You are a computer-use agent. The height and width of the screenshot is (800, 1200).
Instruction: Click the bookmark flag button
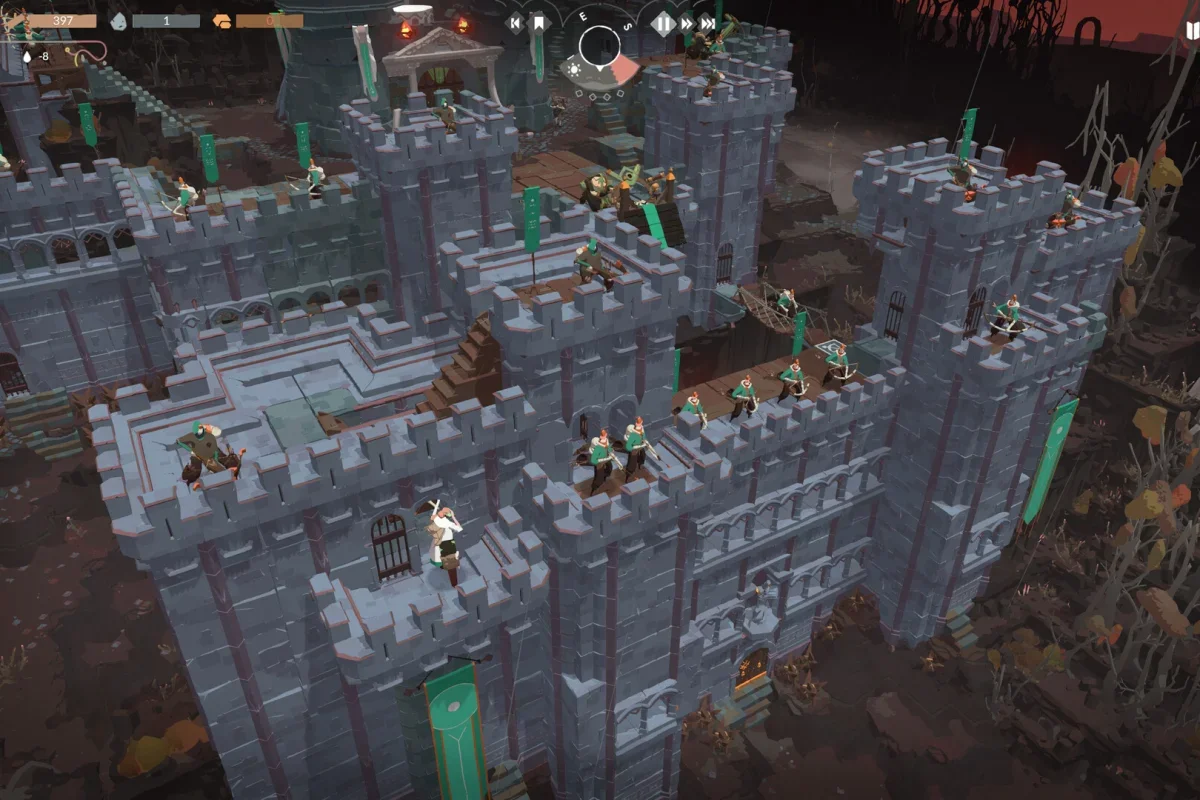tap(538, 22)
